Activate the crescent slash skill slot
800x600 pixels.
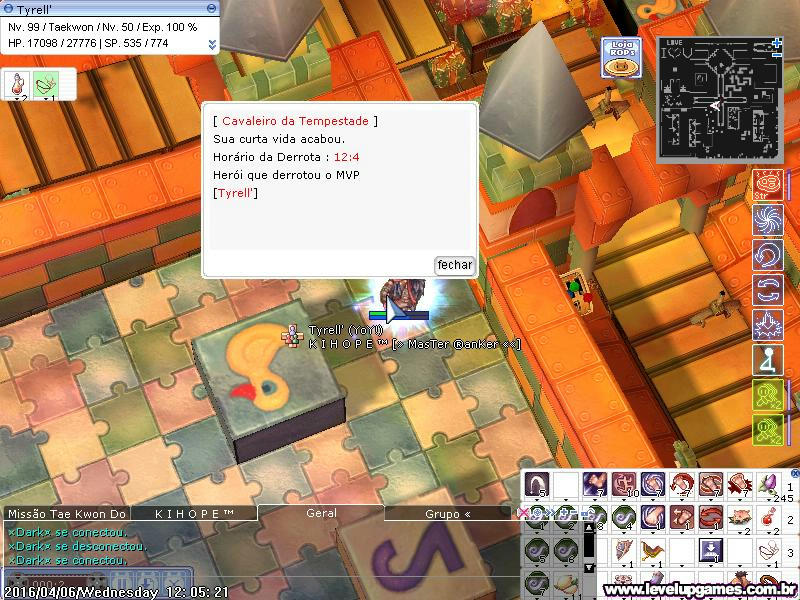coord(537,485)
